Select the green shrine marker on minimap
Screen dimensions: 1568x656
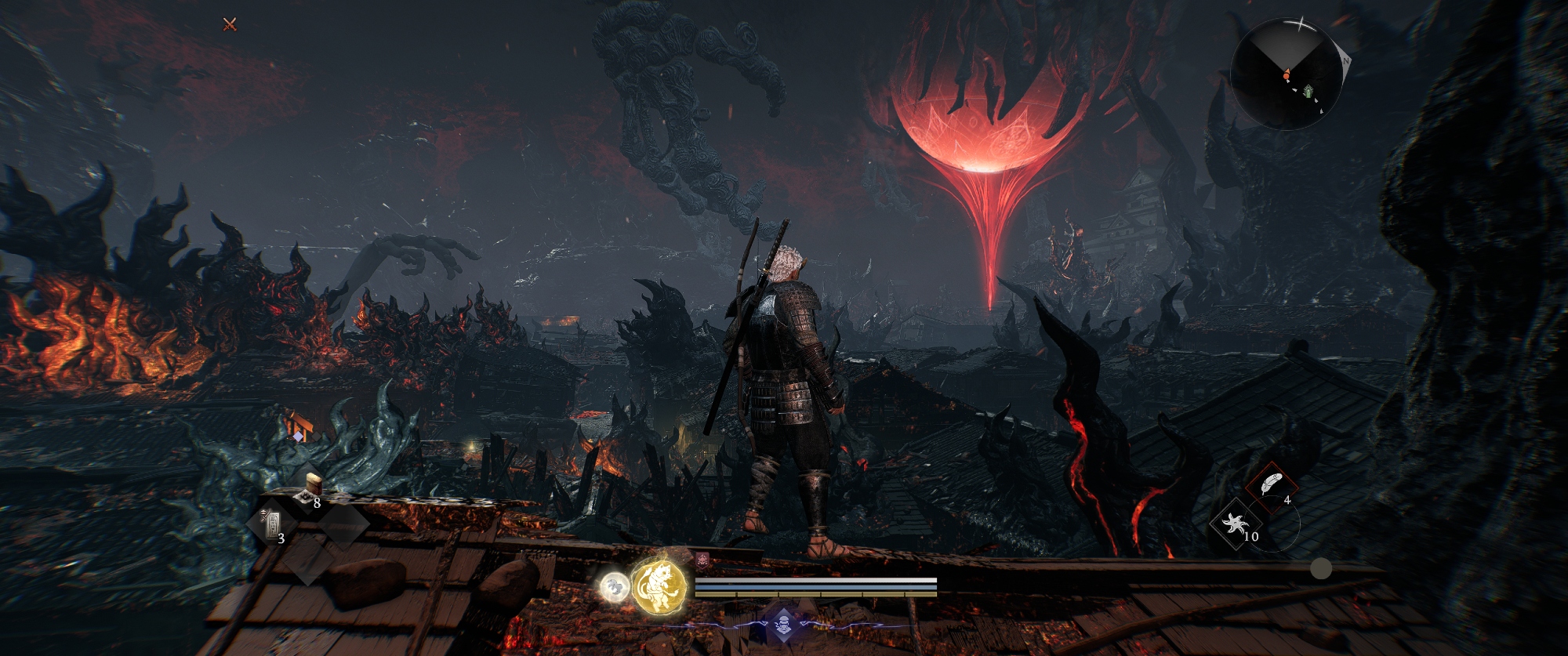coord(1308,92)
